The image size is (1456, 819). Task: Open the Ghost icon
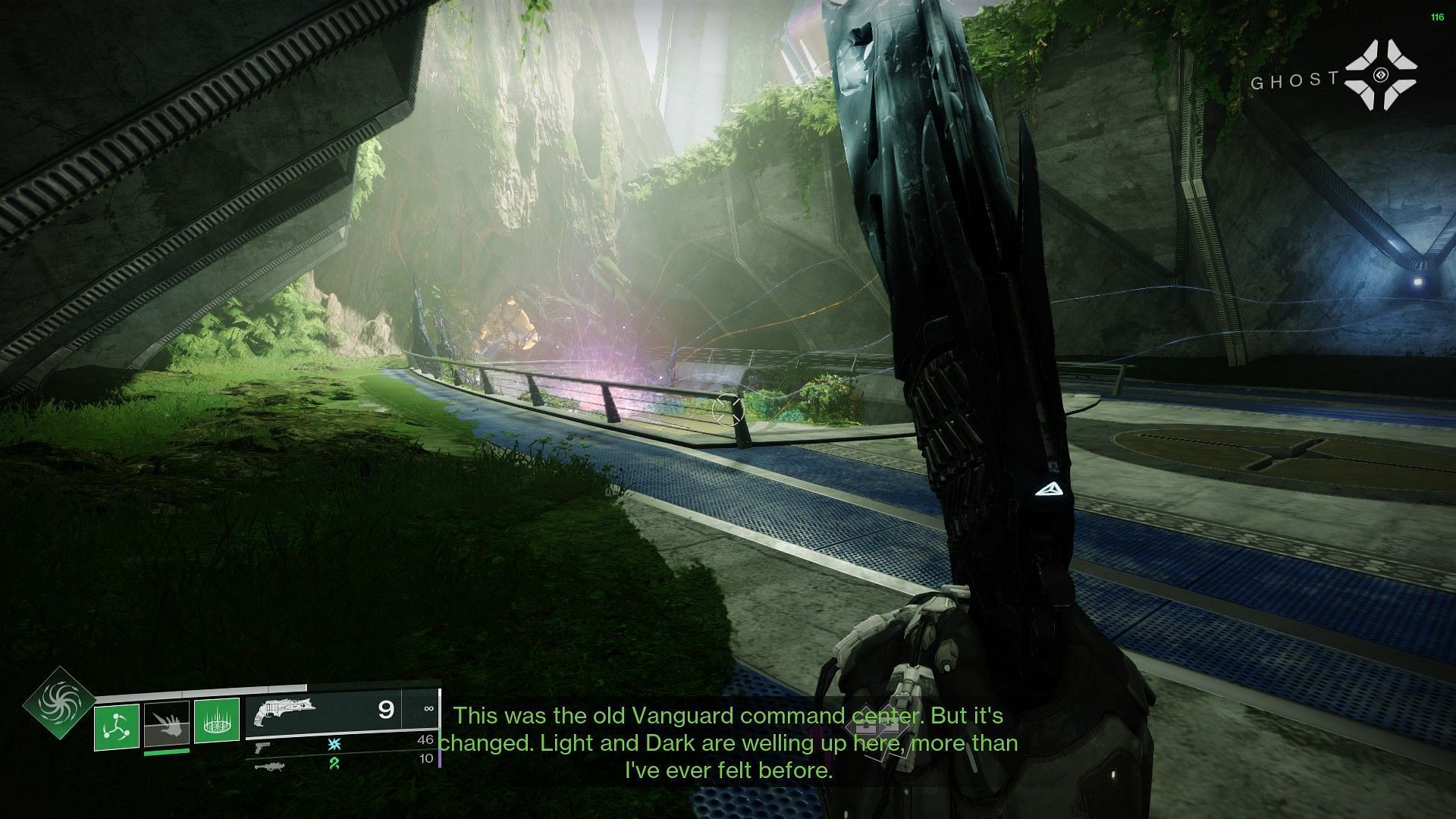[x=1381, y=75]
